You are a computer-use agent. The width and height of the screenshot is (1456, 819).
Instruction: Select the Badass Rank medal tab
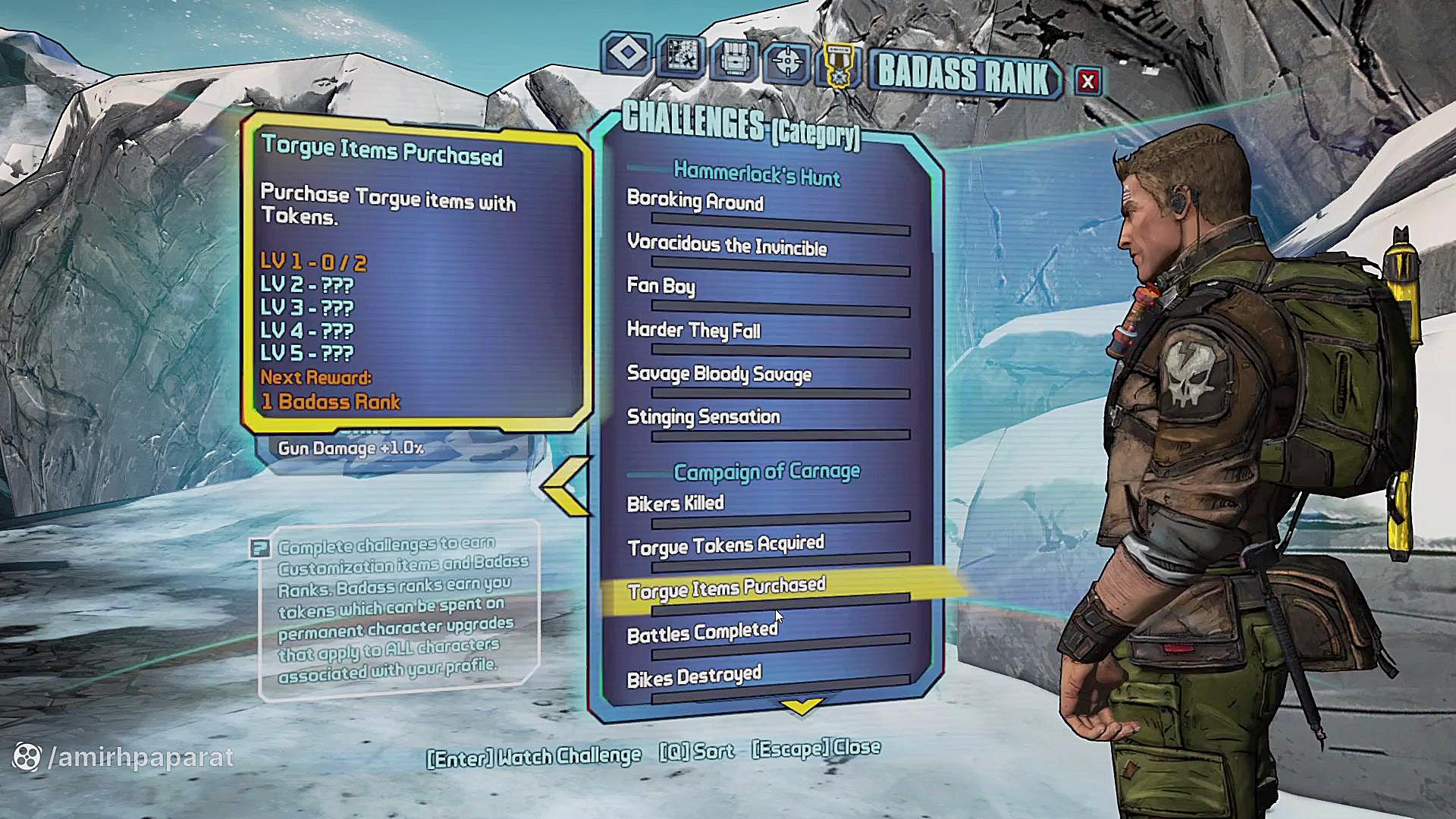click(x=839, y=64)
